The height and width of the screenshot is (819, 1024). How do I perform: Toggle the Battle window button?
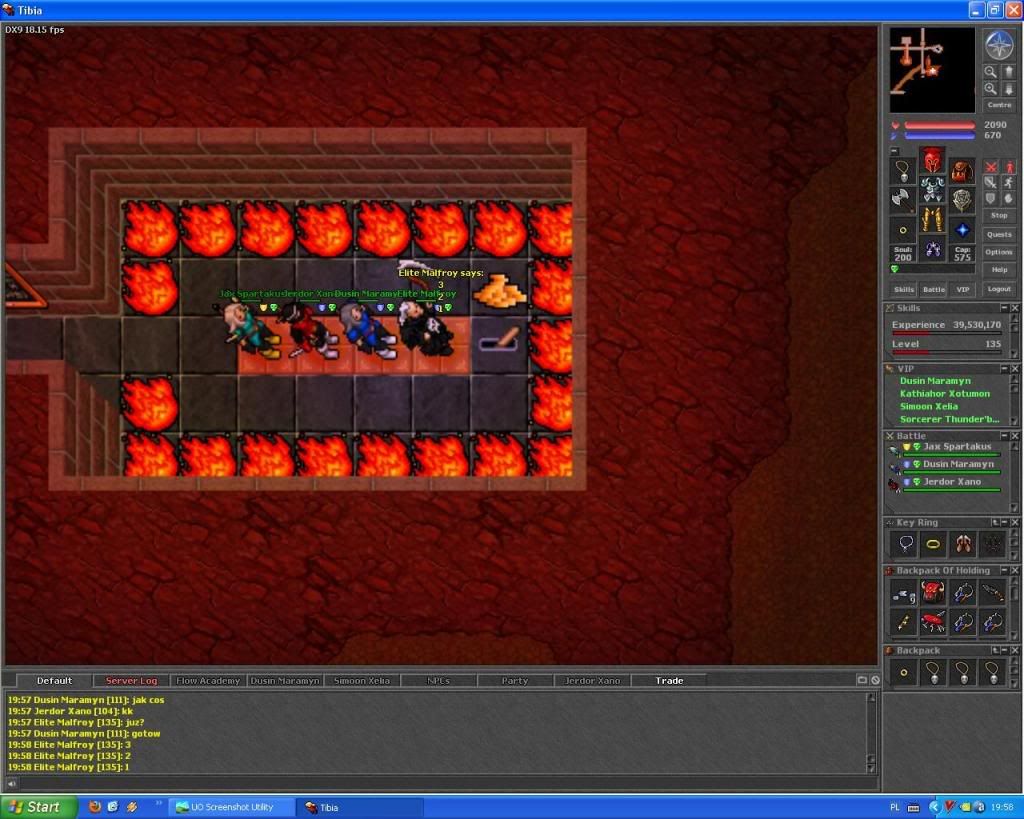coord(933,289)
